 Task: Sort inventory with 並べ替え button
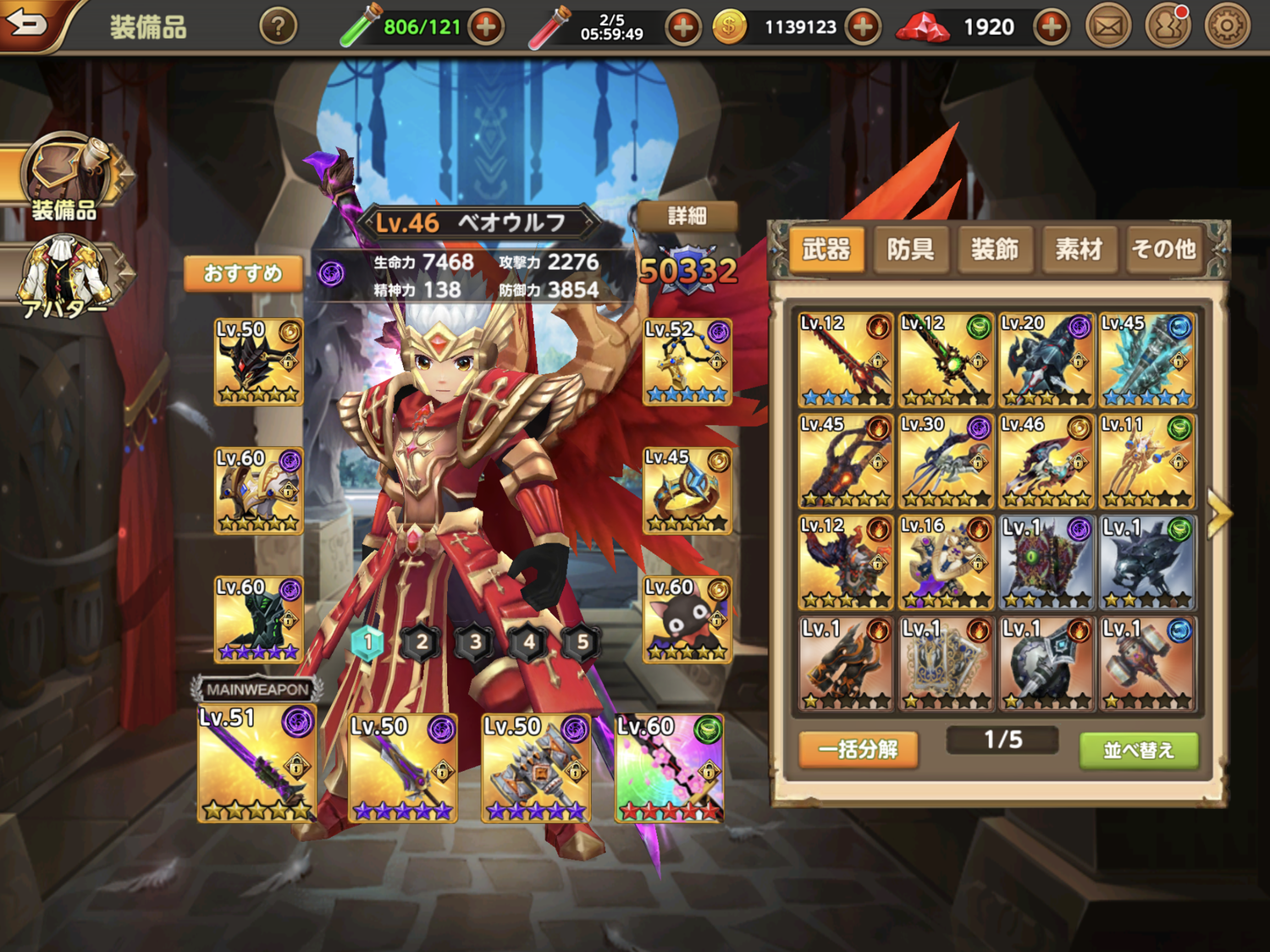[1139, 750]
